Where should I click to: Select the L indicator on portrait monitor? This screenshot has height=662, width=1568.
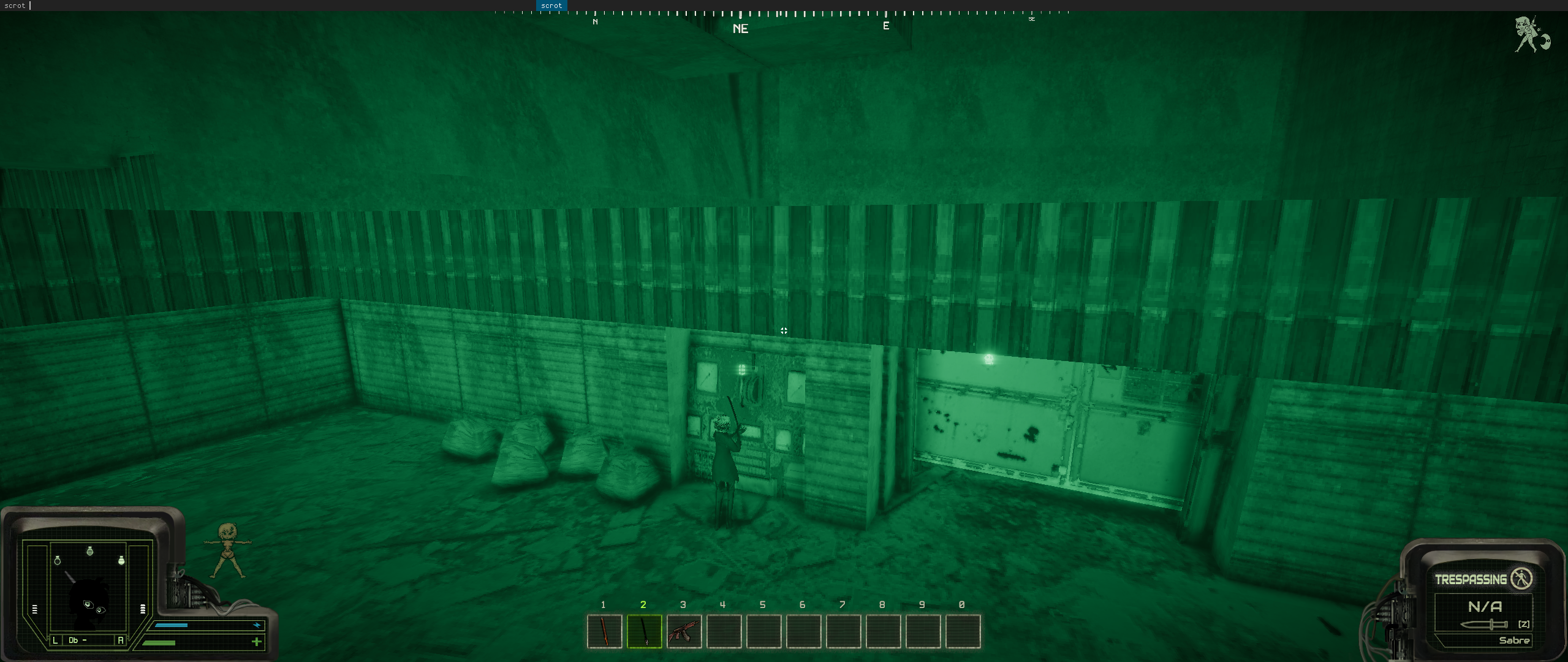(55, 640)
